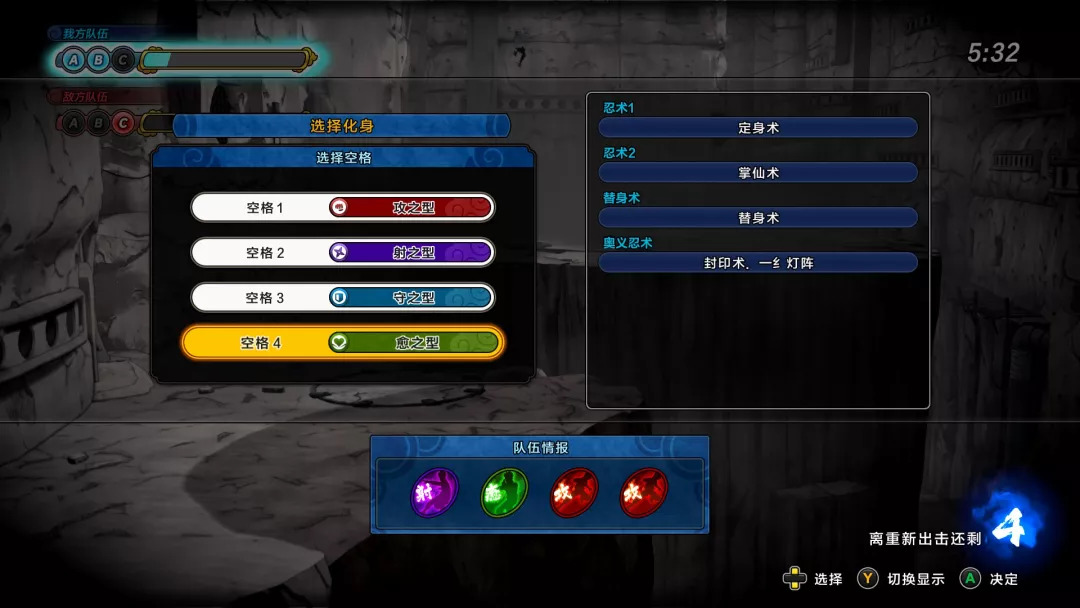Click the purple 射 team icon

coord(435,493)
